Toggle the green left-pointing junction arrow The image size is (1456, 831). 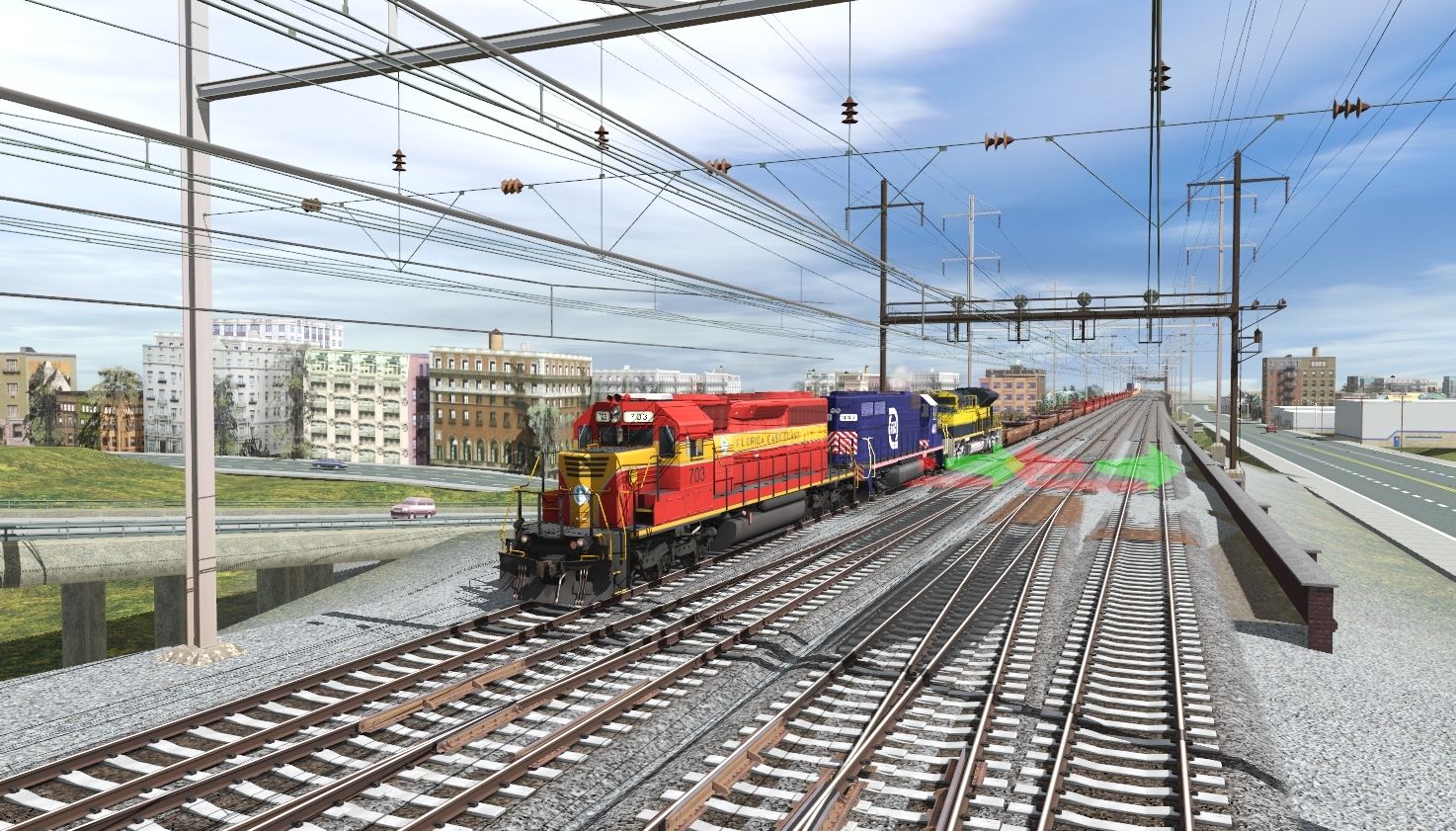pyautogui.click(x=982, y=463)
